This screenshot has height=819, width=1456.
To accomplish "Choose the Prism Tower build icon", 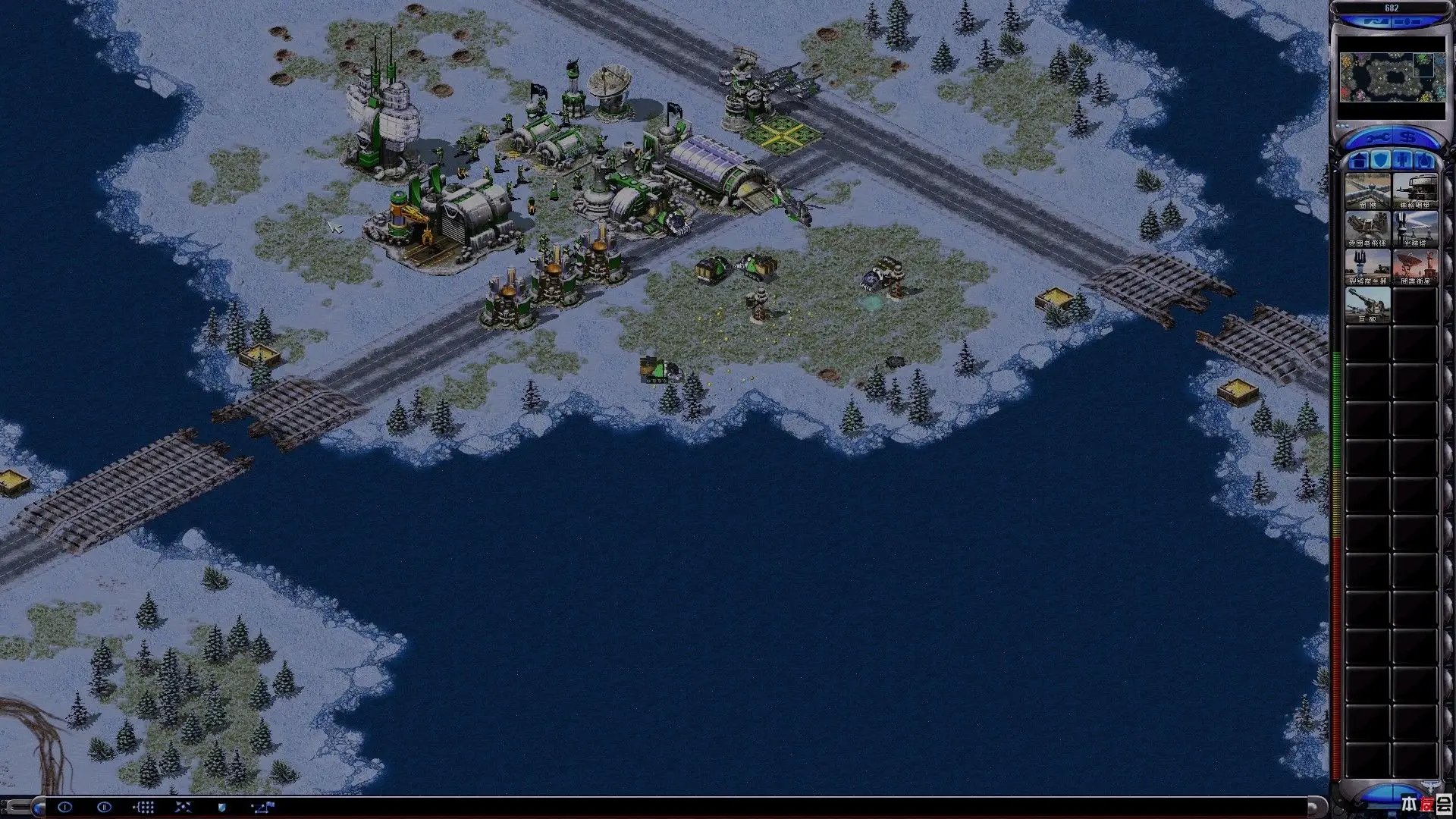I will point(1415,229).
